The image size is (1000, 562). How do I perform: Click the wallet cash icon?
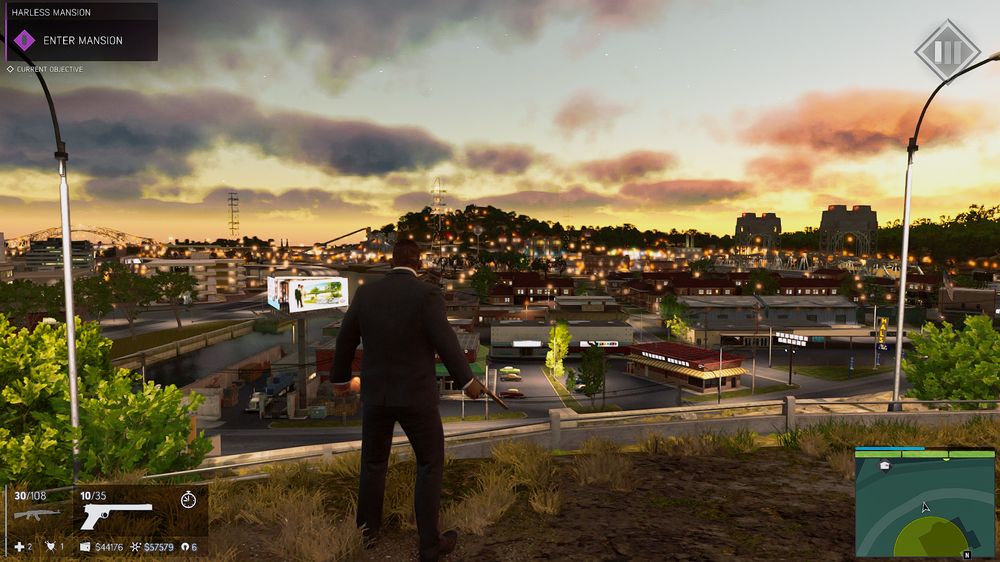85,547
